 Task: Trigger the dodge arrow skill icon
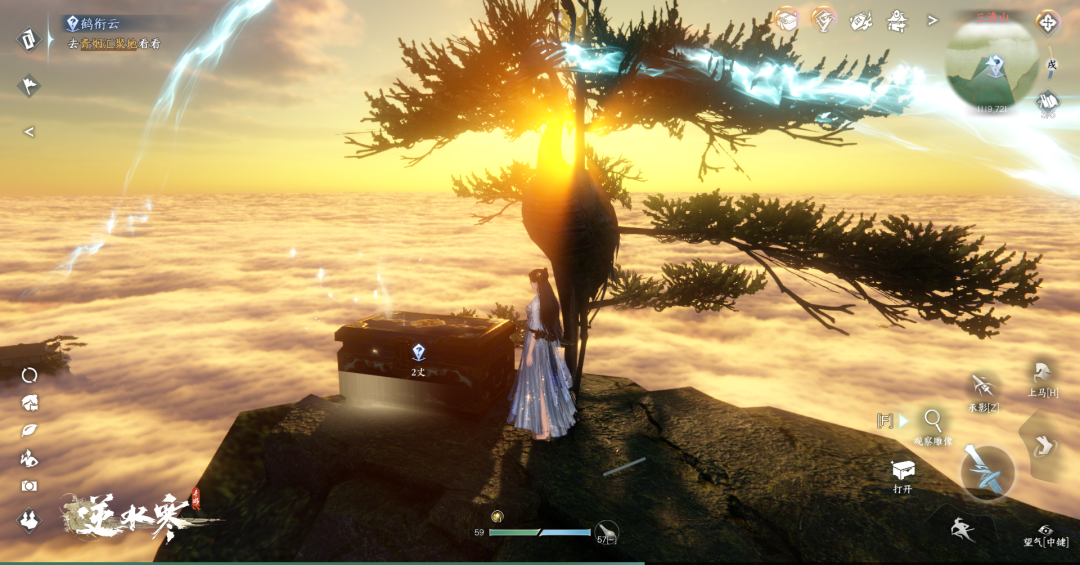point(1044,445)
